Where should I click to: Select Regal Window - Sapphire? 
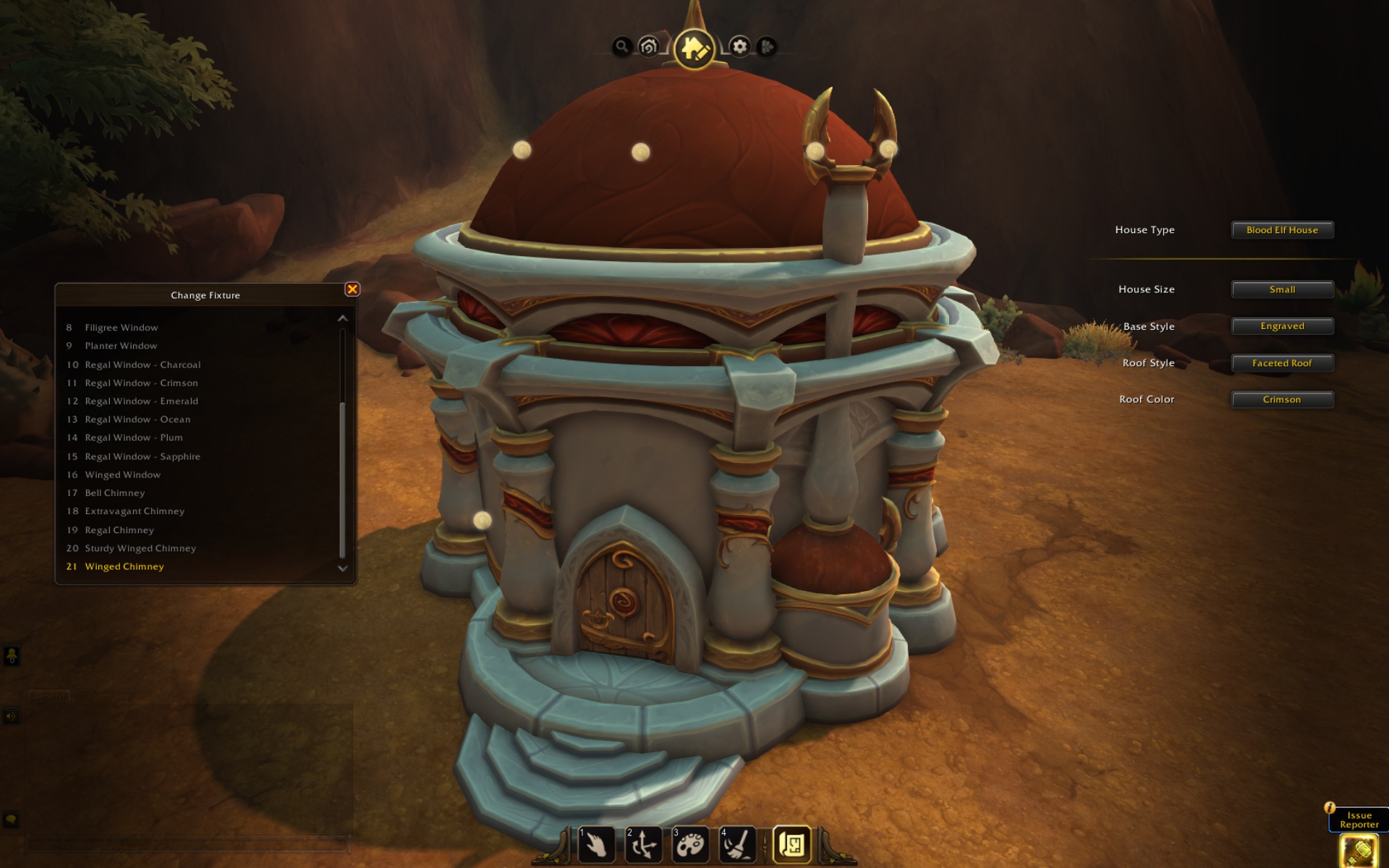pyautogui.click(x=143, y=456)
